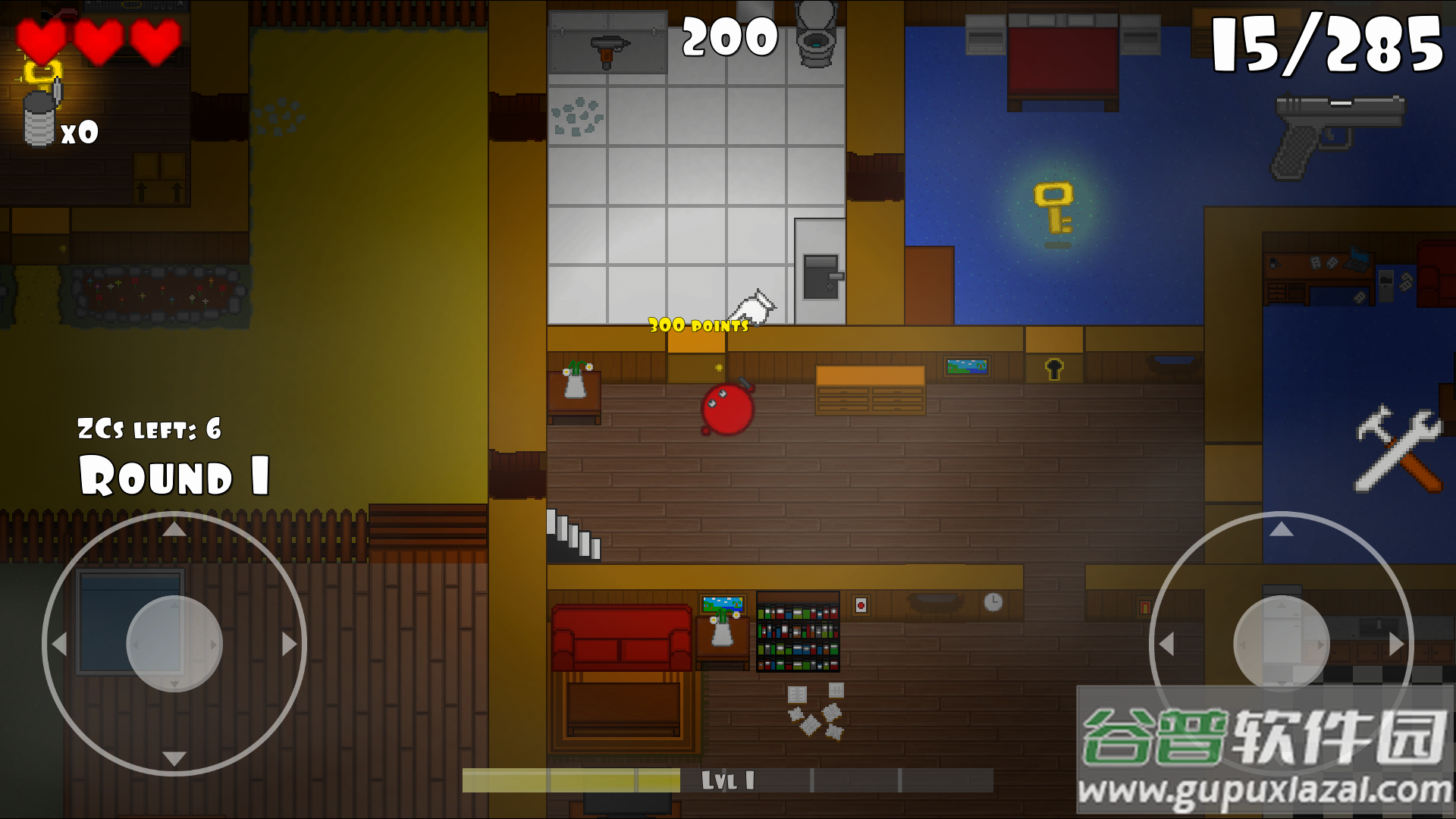Tap the movement joystick's left arrow
1456x819 pixels.
click(x=59, y=644)
